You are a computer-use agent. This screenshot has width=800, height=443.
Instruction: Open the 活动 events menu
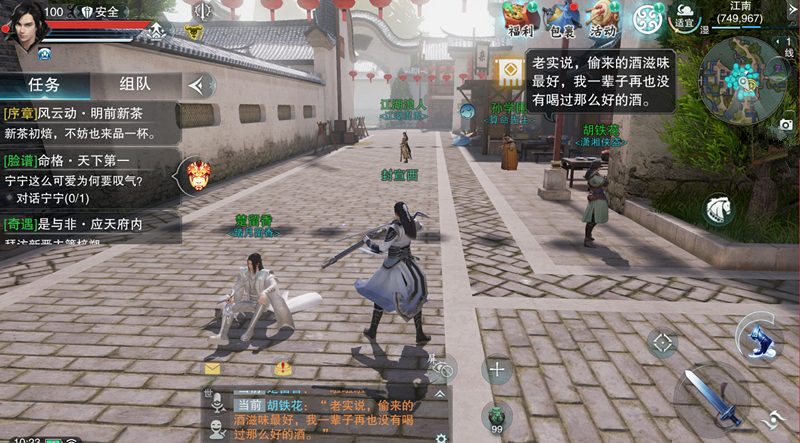click(602, 18)
